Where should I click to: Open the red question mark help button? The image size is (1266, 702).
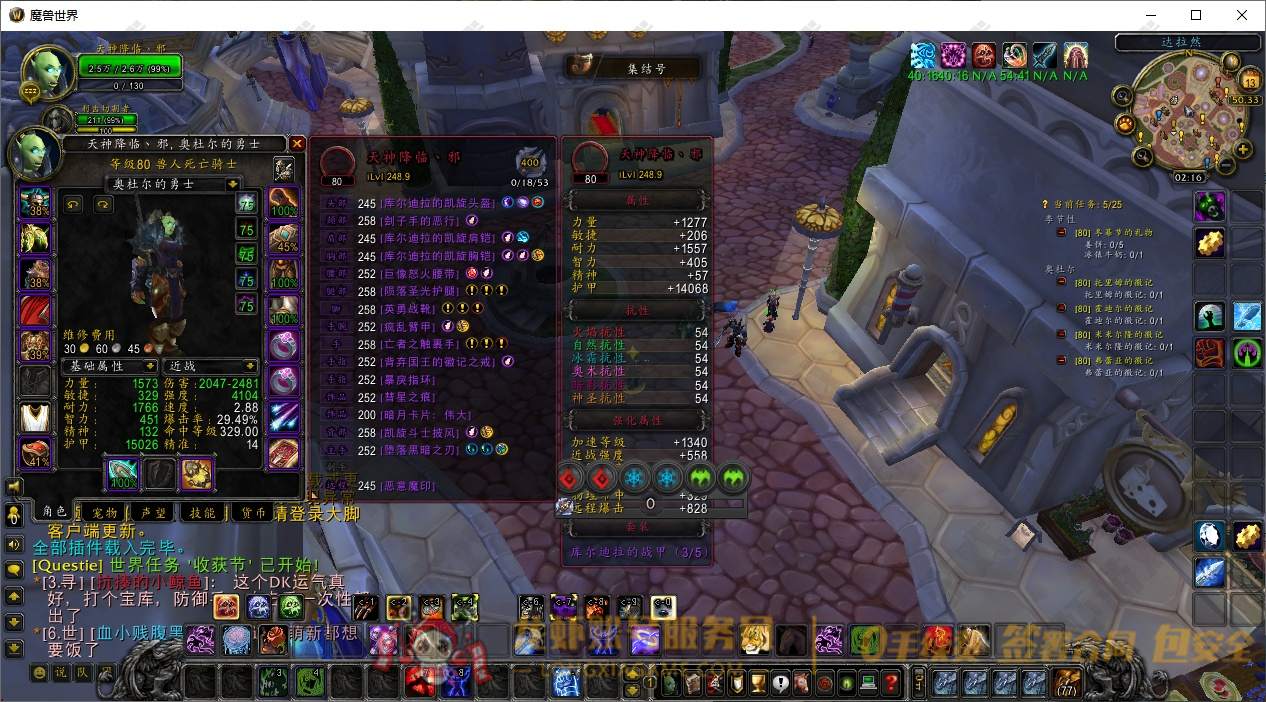pos(891,683)
